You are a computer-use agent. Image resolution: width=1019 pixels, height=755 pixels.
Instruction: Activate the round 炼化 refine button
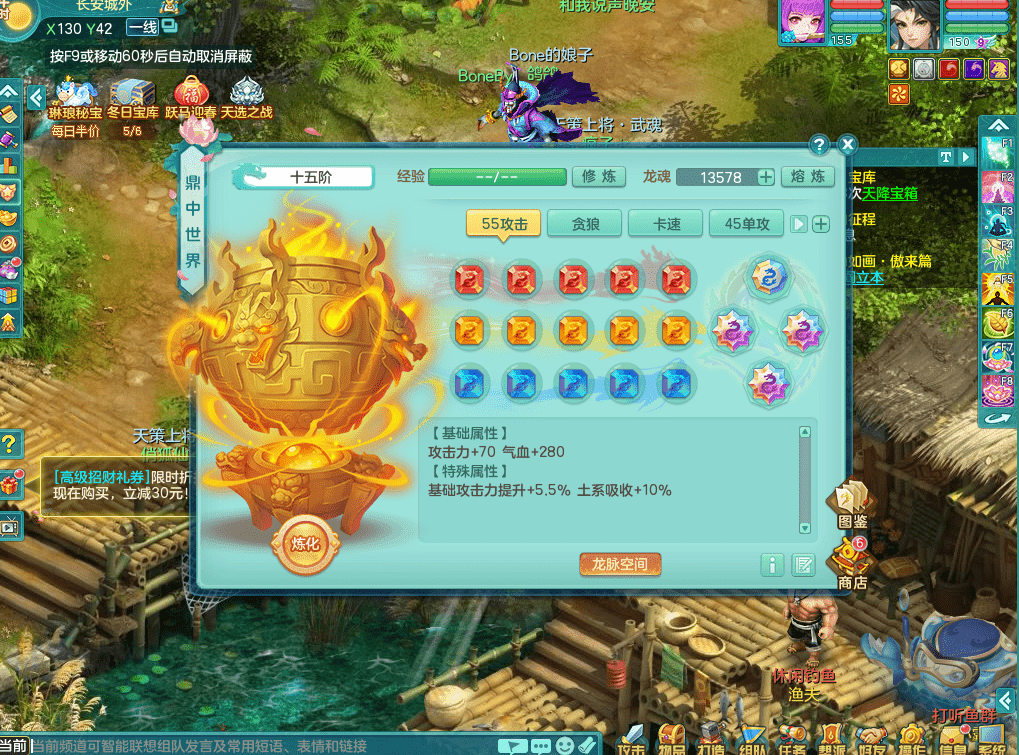coord(304,544)
